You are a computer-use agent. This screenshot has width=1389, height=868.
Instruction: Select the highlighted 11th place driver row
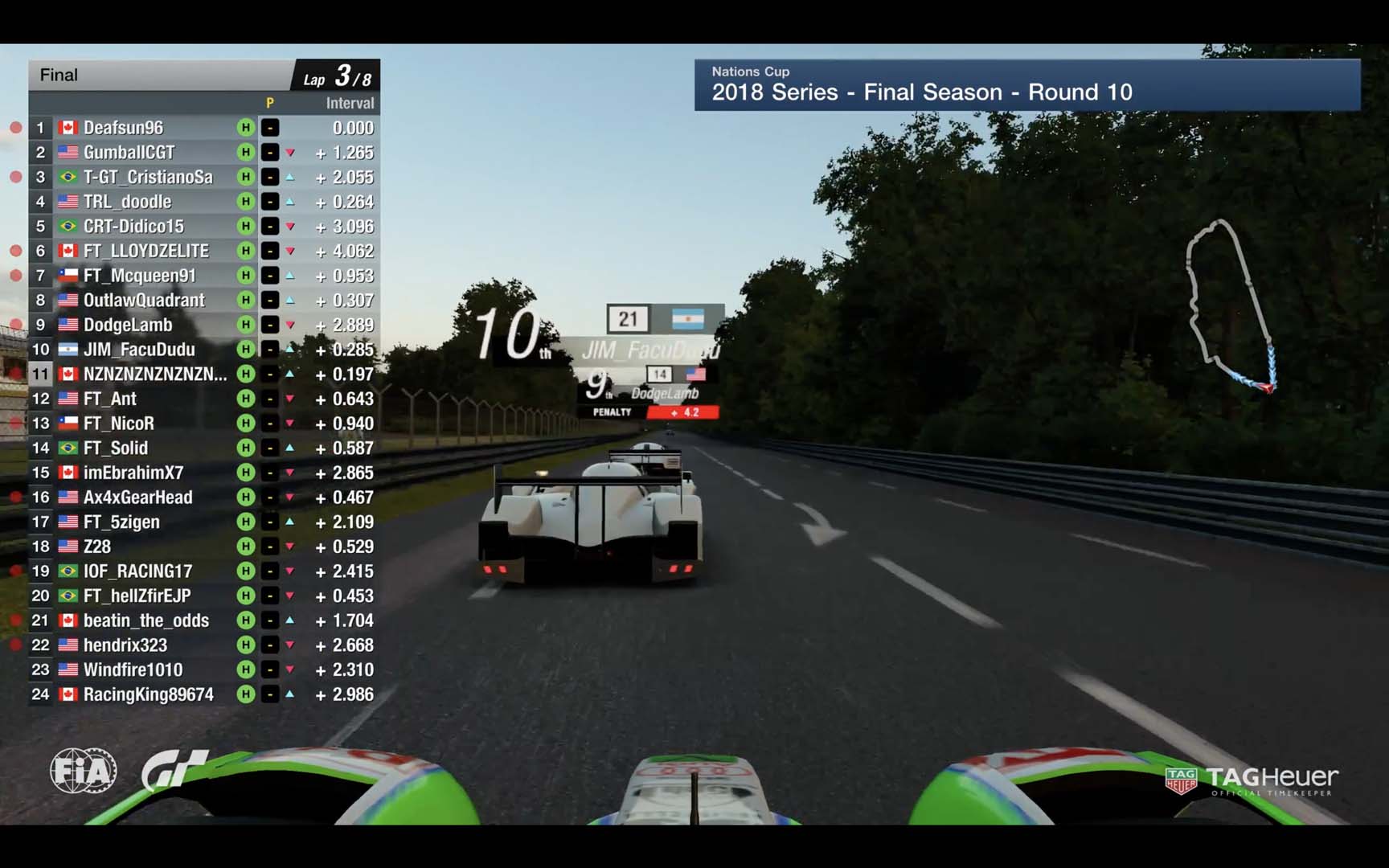[x=154, y=375]
